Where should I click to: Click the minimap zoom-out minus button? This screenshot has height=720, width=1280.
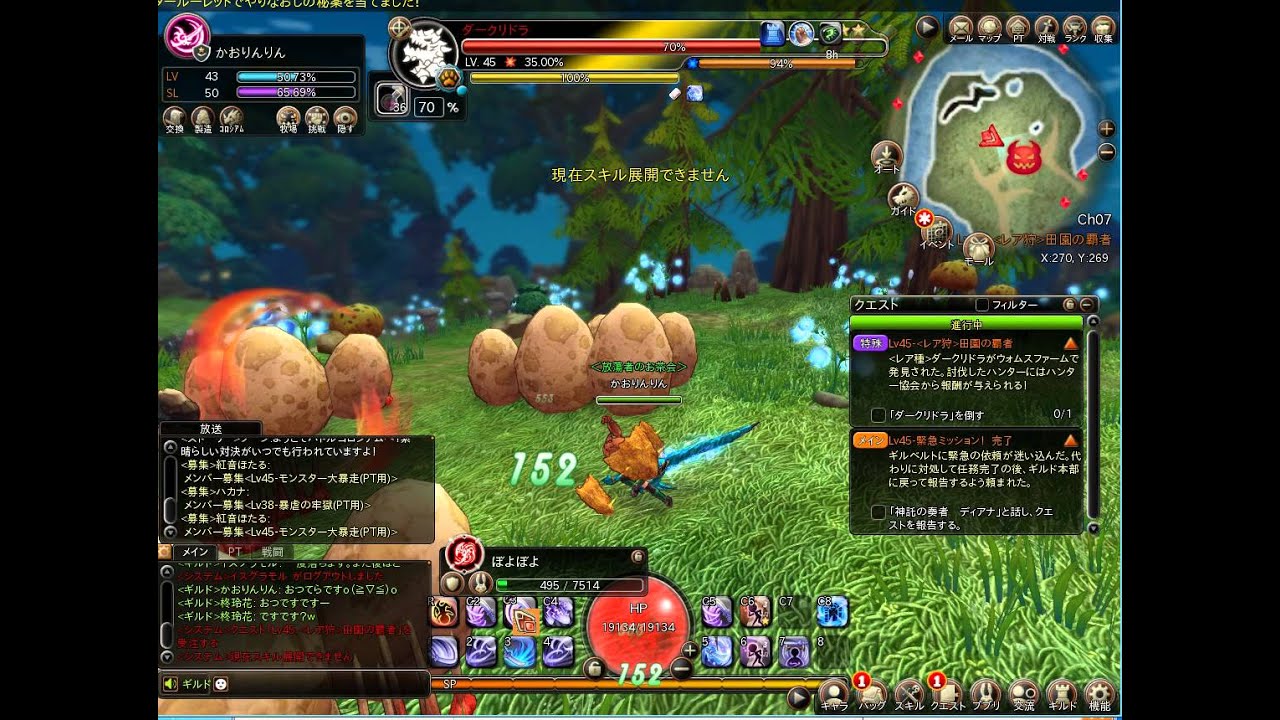click(1106, 153)
